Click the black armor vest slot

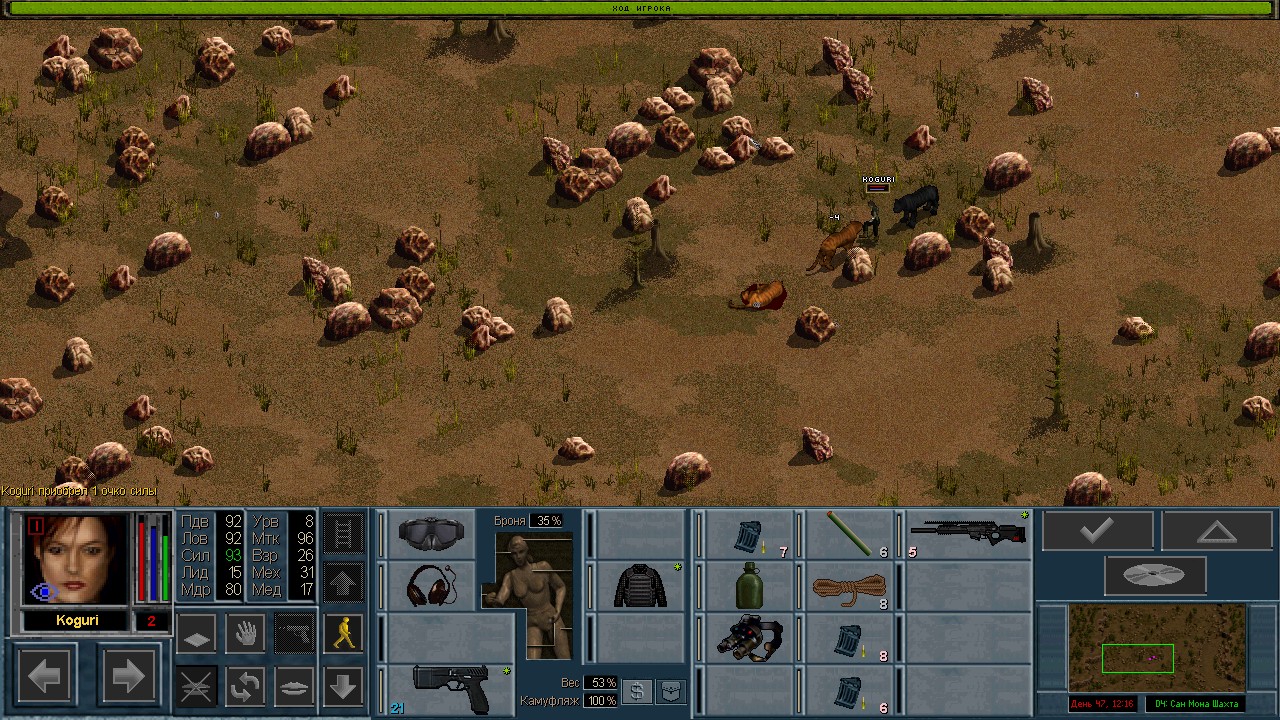click(x=639, y=586)
